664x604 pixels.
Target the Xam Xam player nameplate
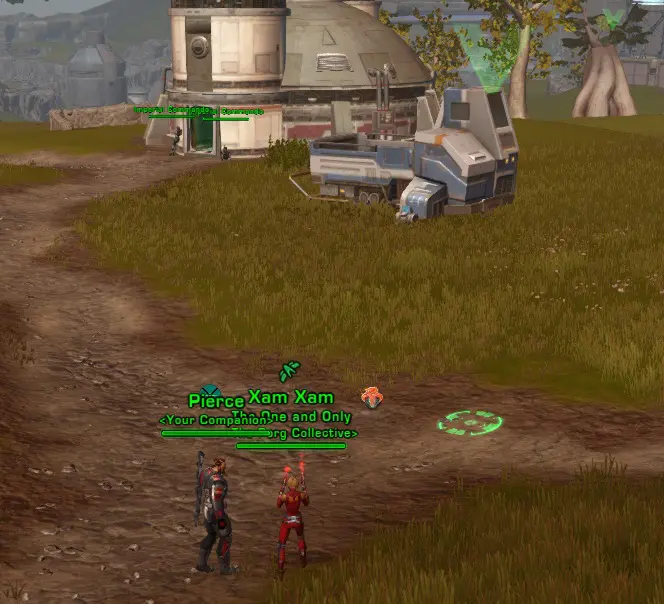pyautogui.click(x=291, y=397)
